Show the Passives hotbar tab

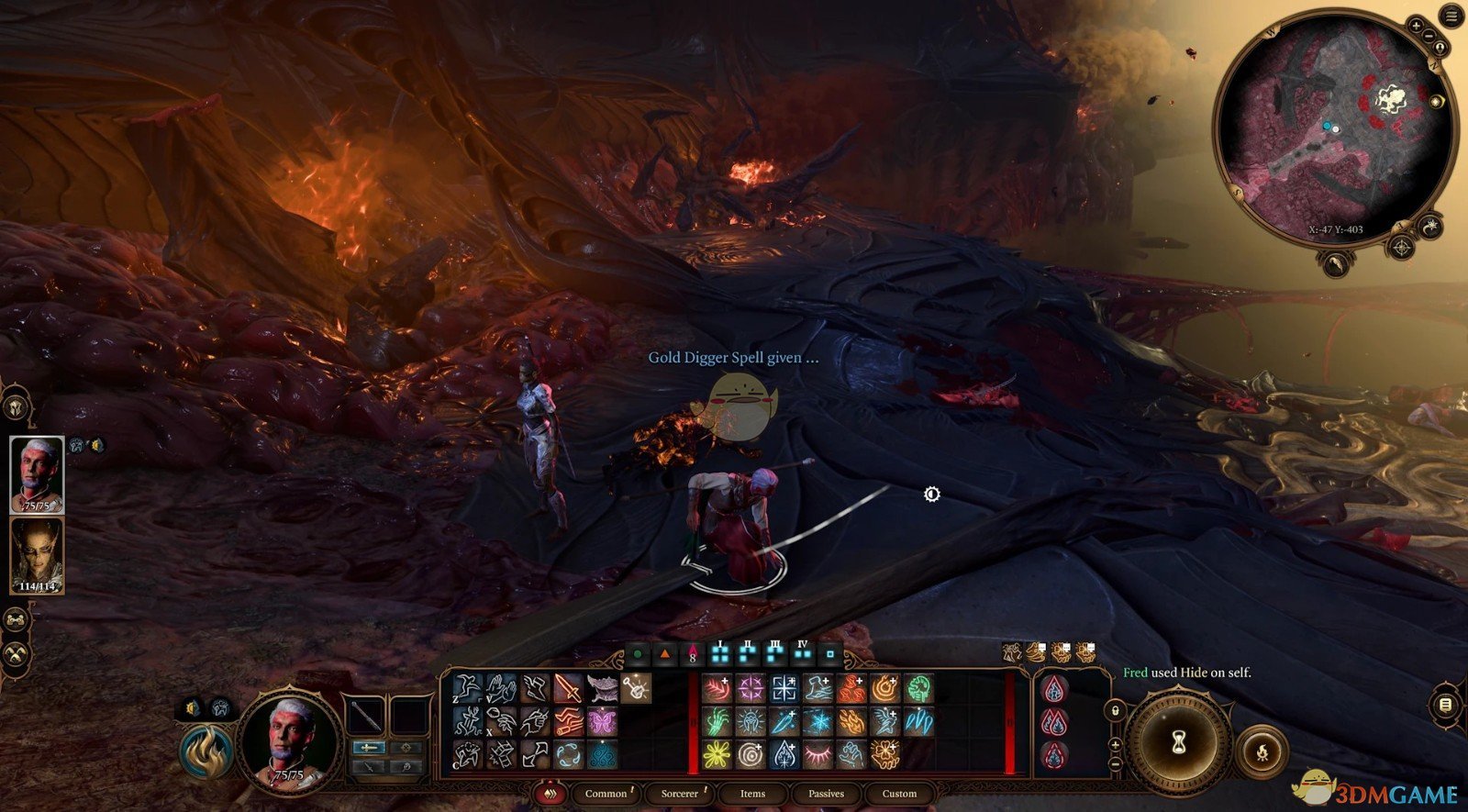pos(826,794)
